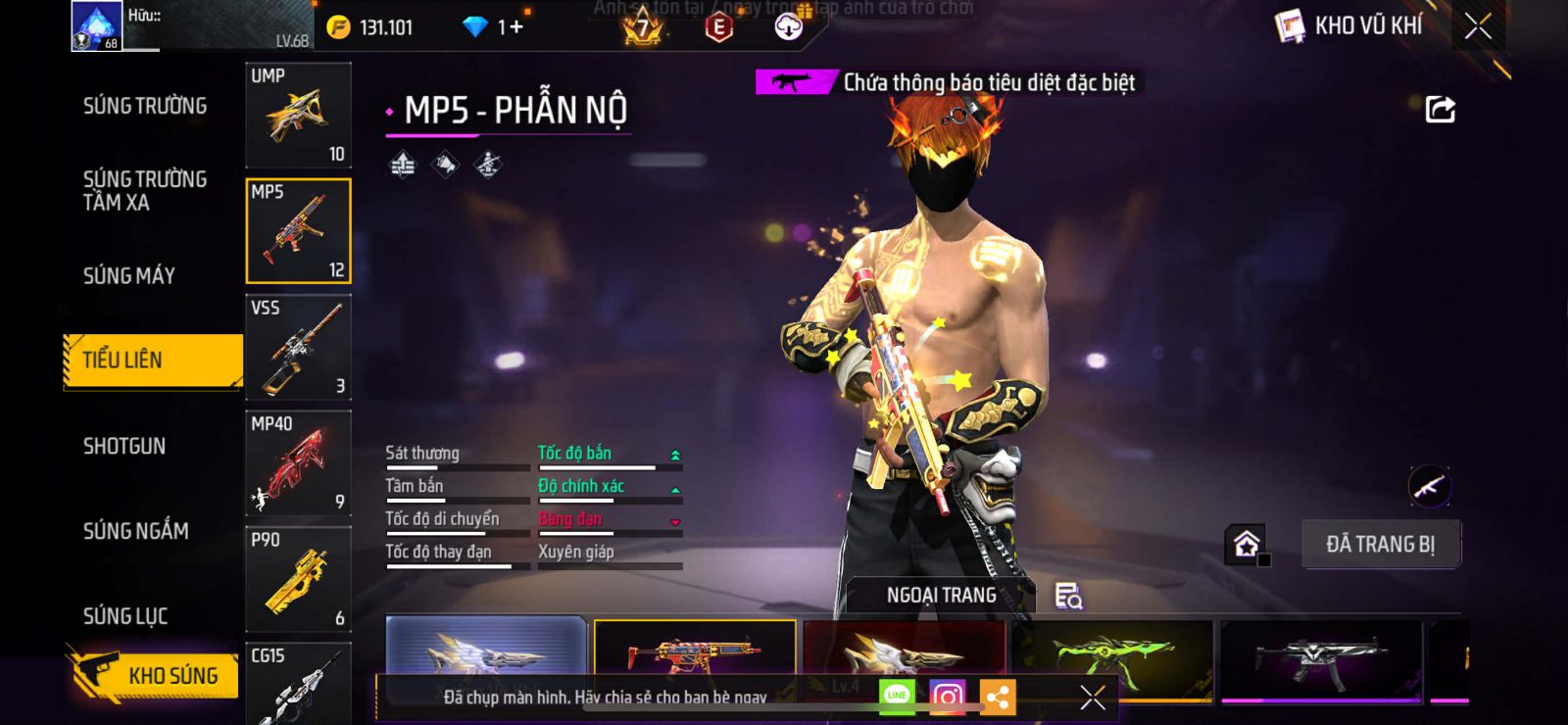Open the SÚNG TRƯỜNG TẦM XA category
The image size is (1568, 725).
(x=145, y=190)
